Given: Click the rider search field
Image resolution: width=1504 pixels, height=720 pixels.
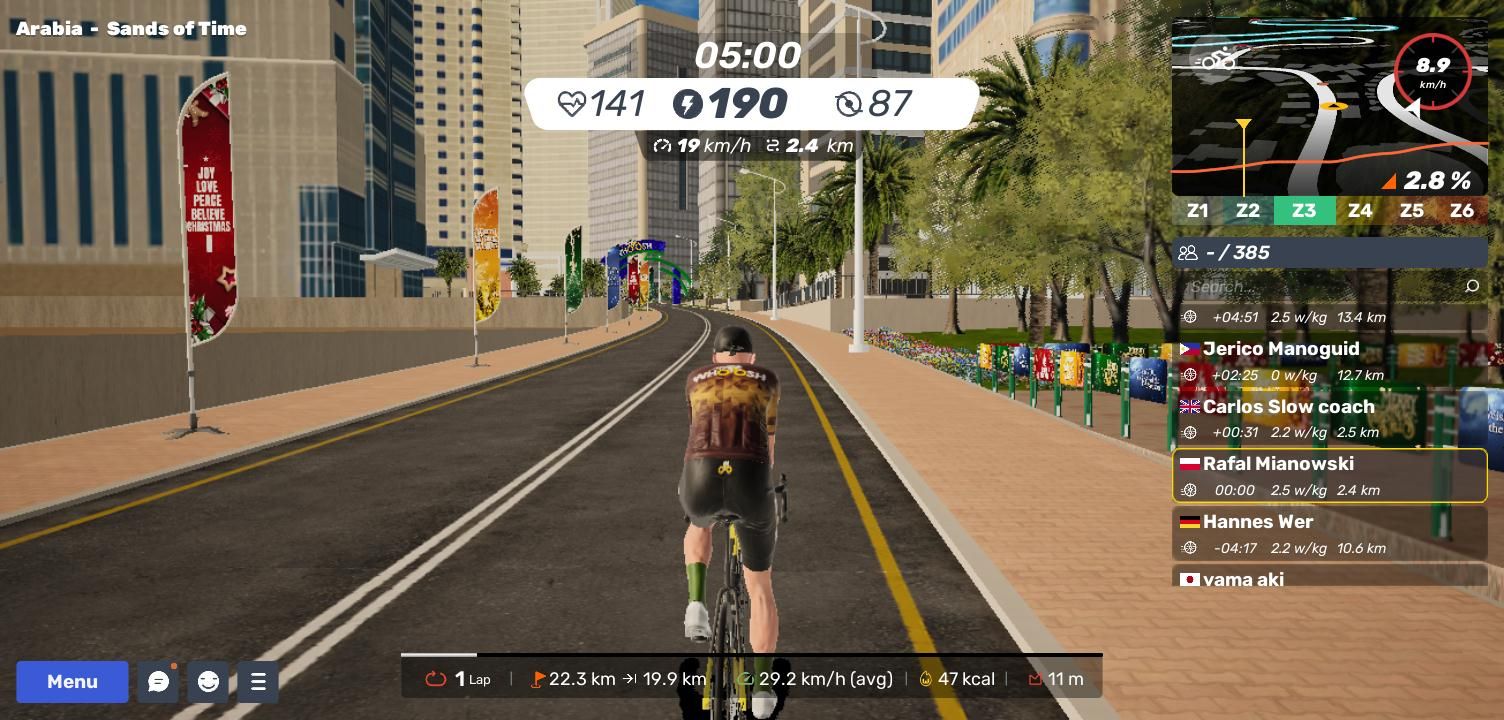Looking at the screenshot, I should [x=1320, y=287].
